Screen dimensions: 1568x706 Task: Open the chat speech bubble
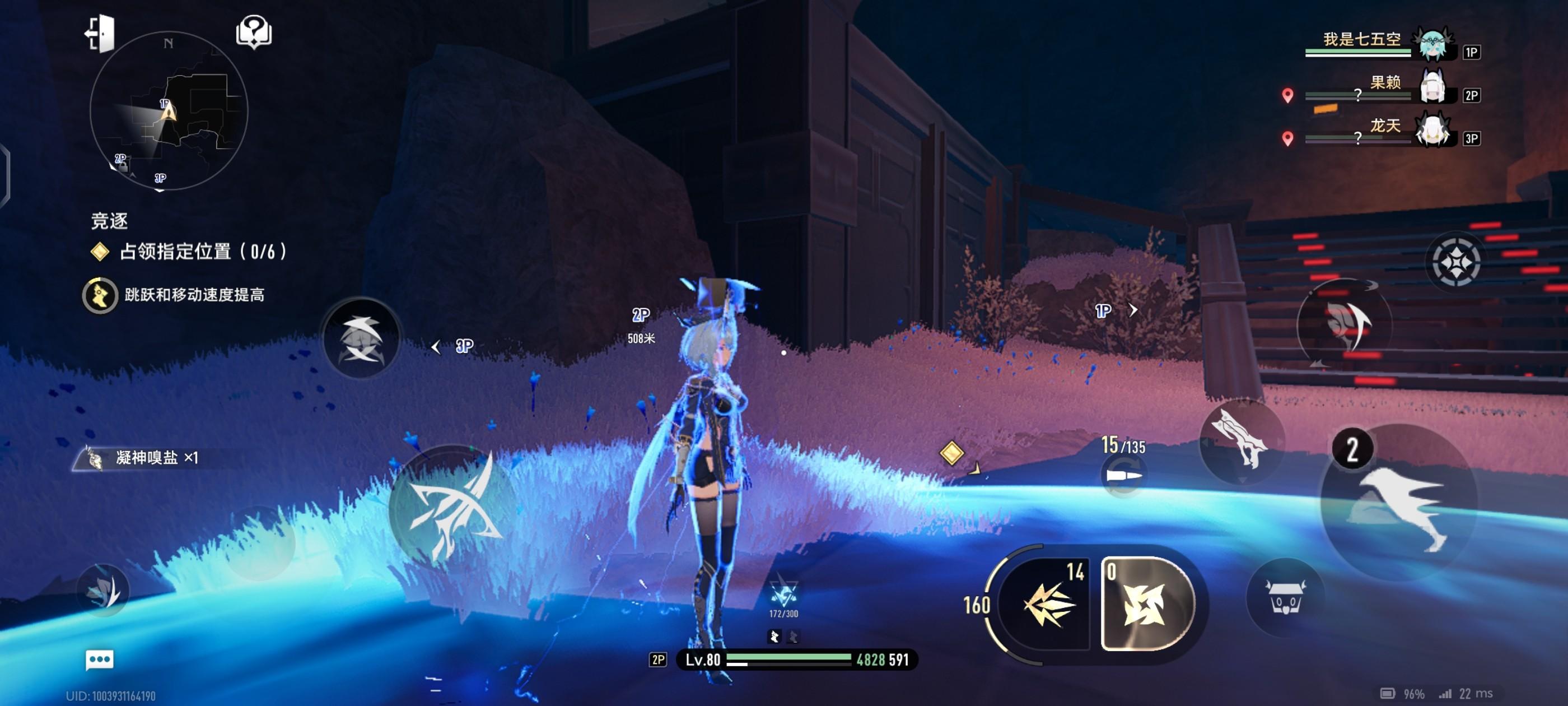coord(99,659)
